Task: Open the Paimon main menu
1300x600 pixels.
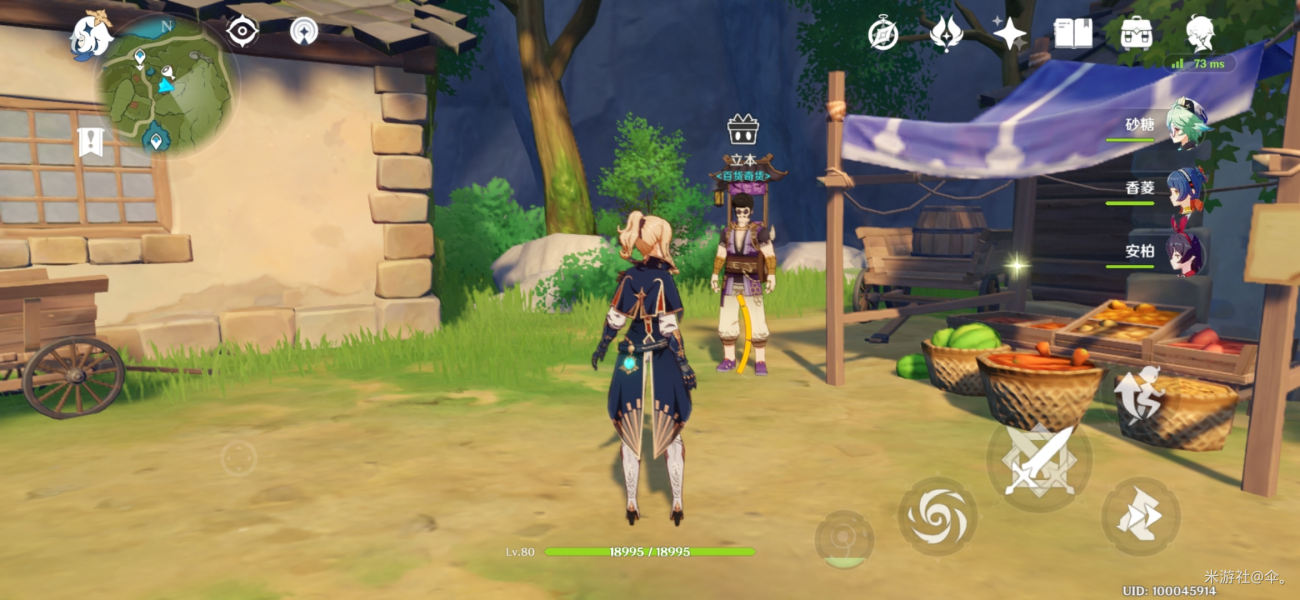Action: 90,35
